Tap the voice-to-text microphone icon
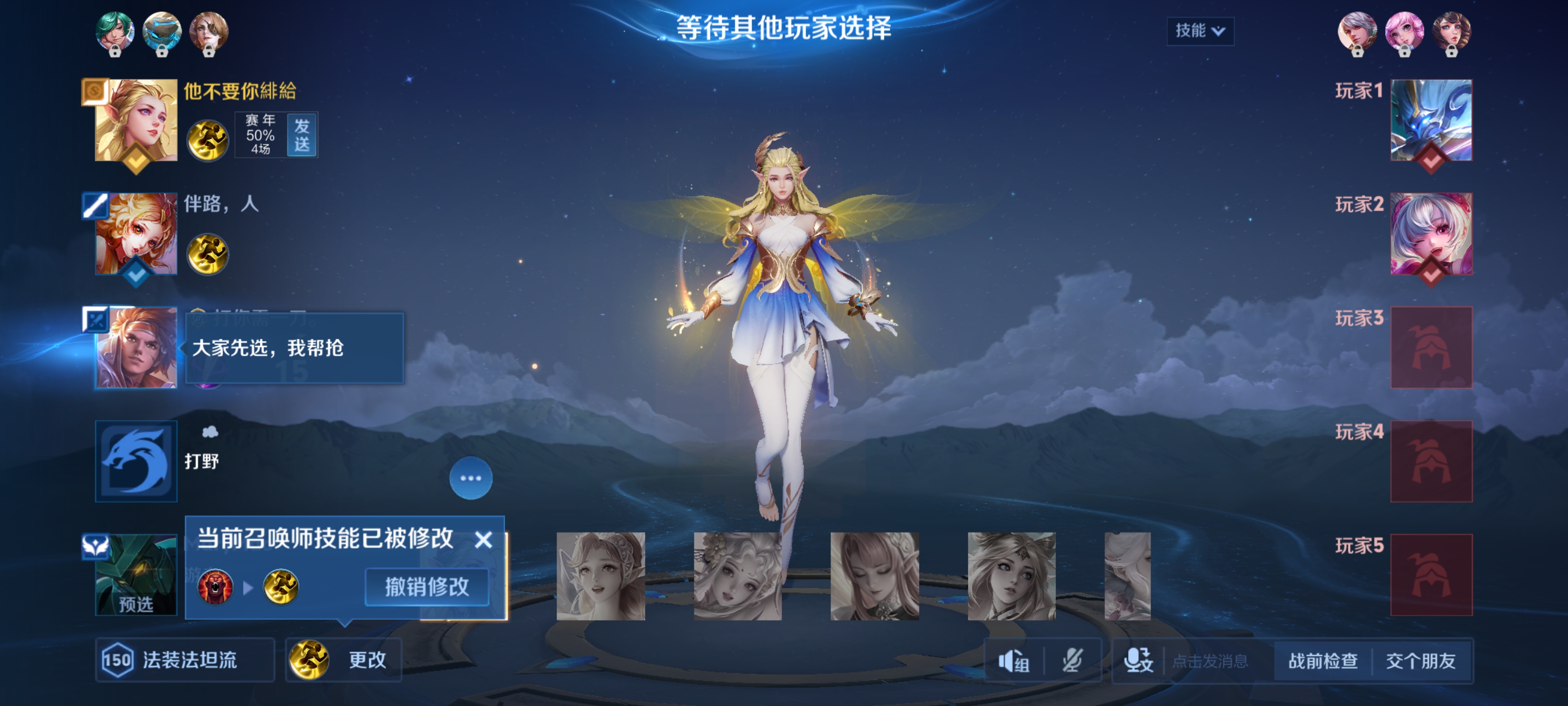 pyautogui.click(x=1138, y=660)
